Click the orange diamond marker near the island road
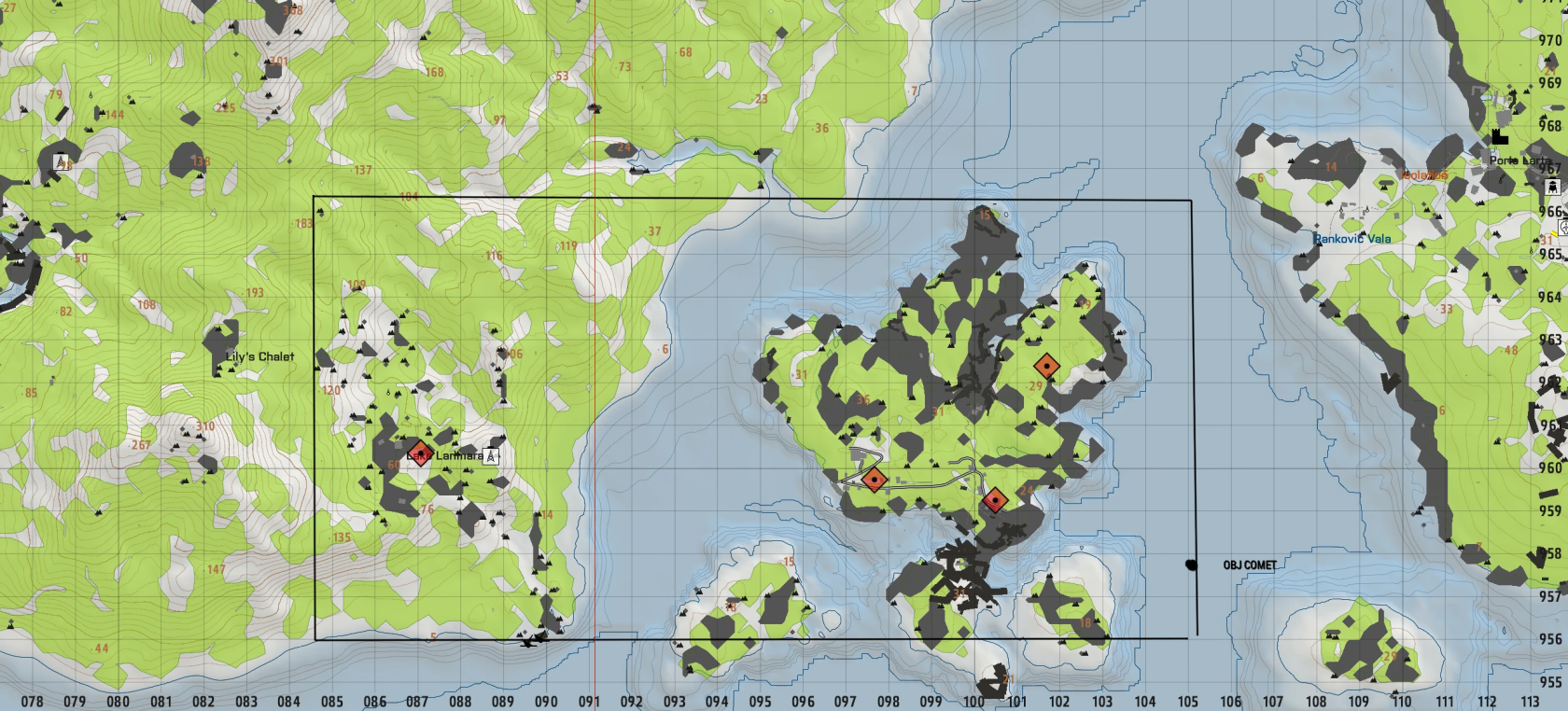 click(875, 481)
